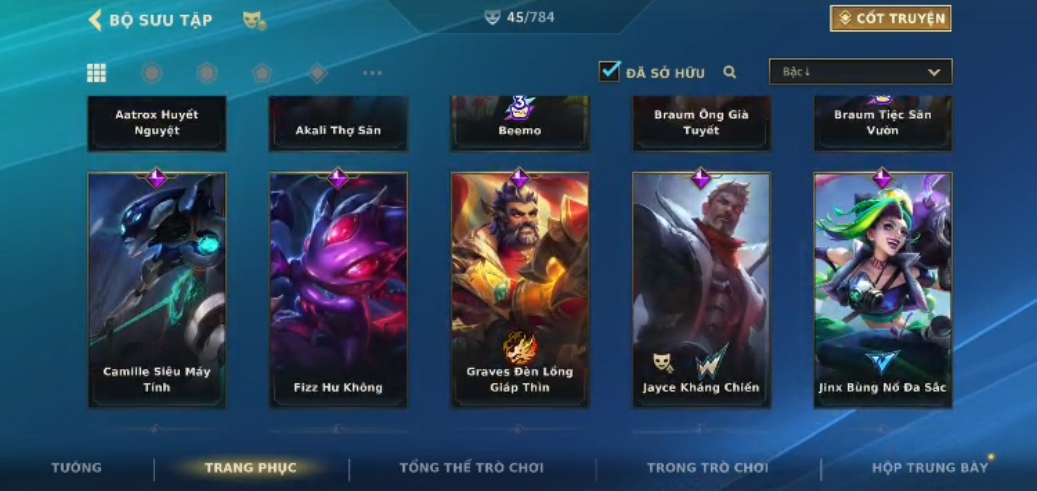The width and height of the screenshot is (1037, 491).
Task: Open the Bậc sort dropdown
Action: coord(860,72)
